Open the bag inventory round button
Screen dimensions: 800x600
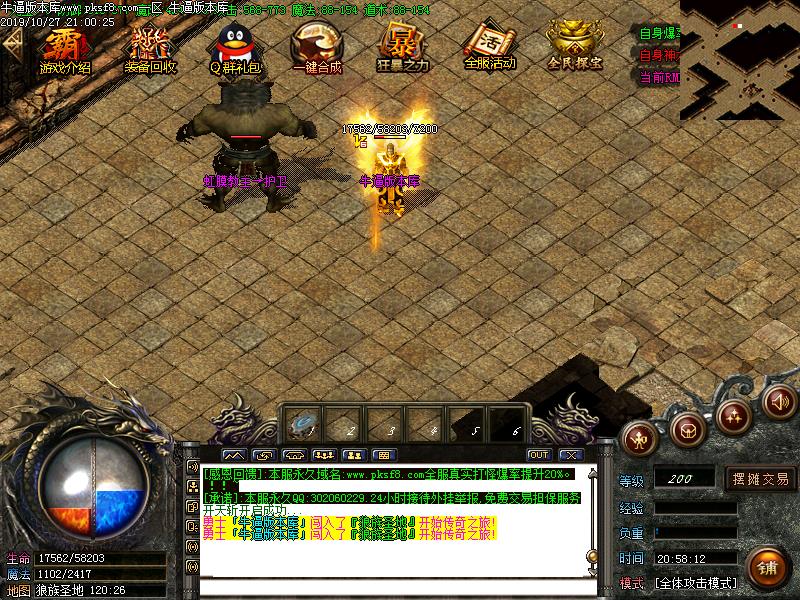688,429
